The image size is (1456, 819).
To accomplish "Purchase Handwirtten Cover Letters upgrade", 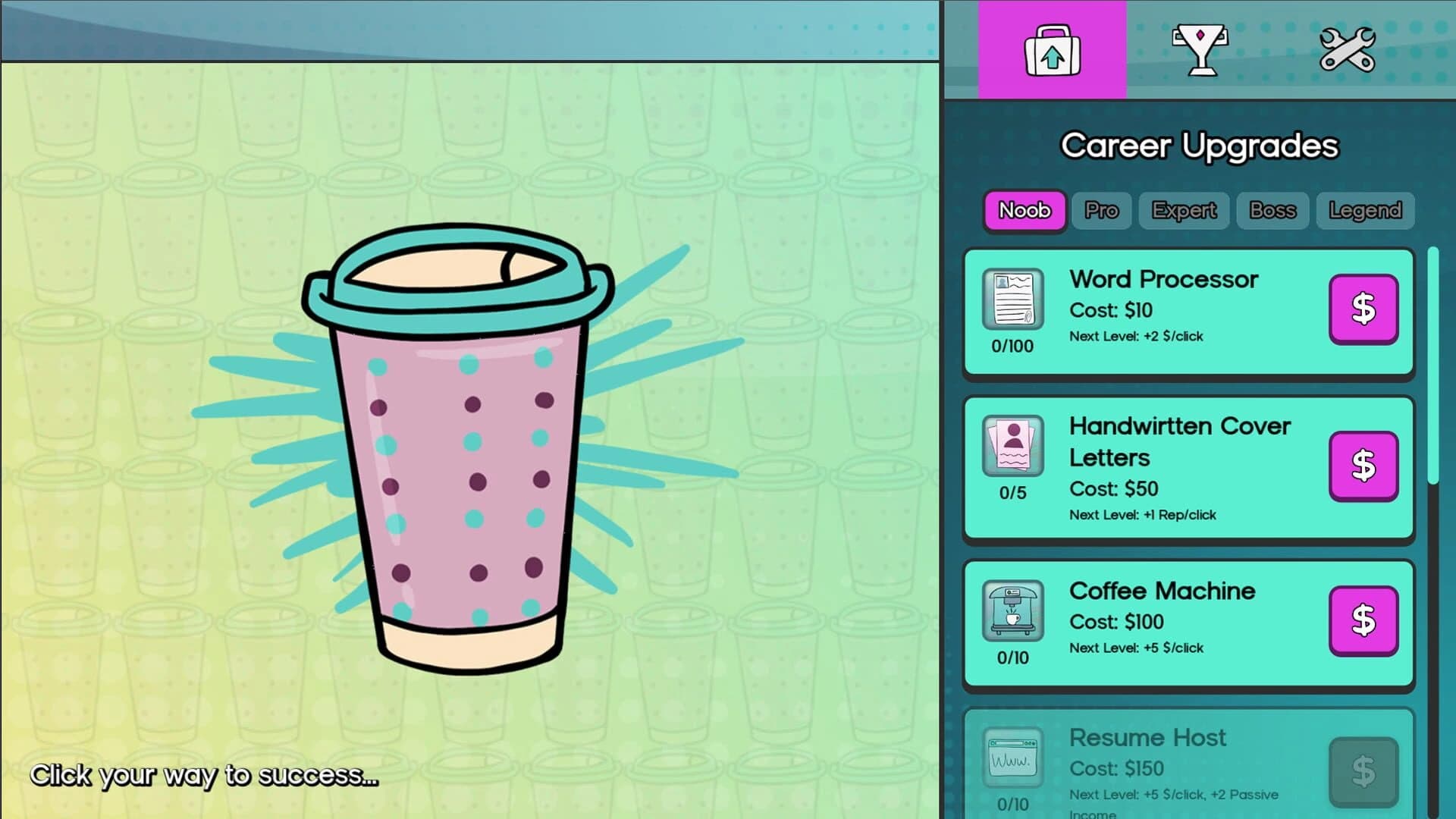I will [x=1363, y=465].
